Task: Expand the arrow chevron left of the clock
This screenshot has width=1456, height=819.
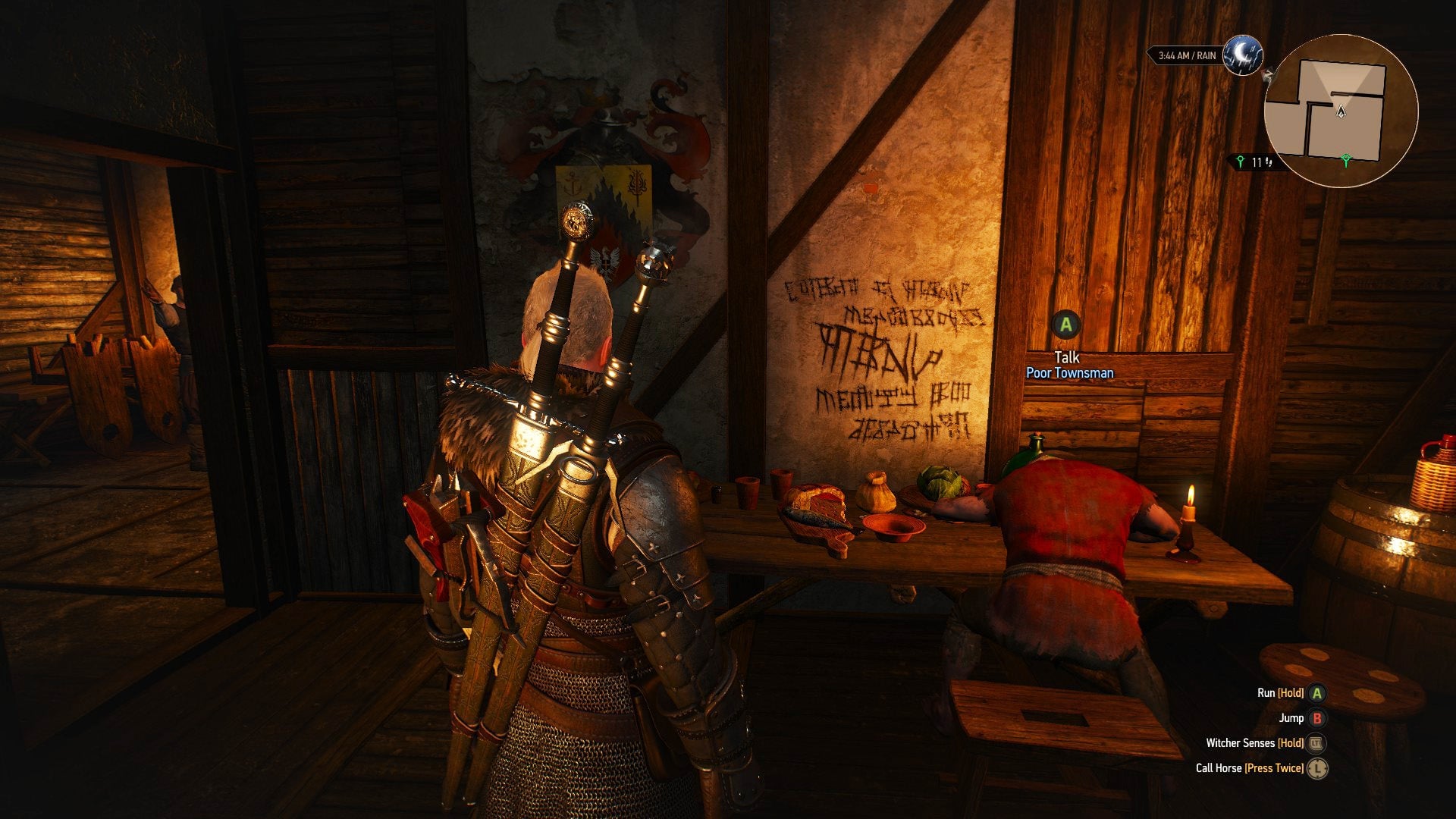Action: 1149,53
